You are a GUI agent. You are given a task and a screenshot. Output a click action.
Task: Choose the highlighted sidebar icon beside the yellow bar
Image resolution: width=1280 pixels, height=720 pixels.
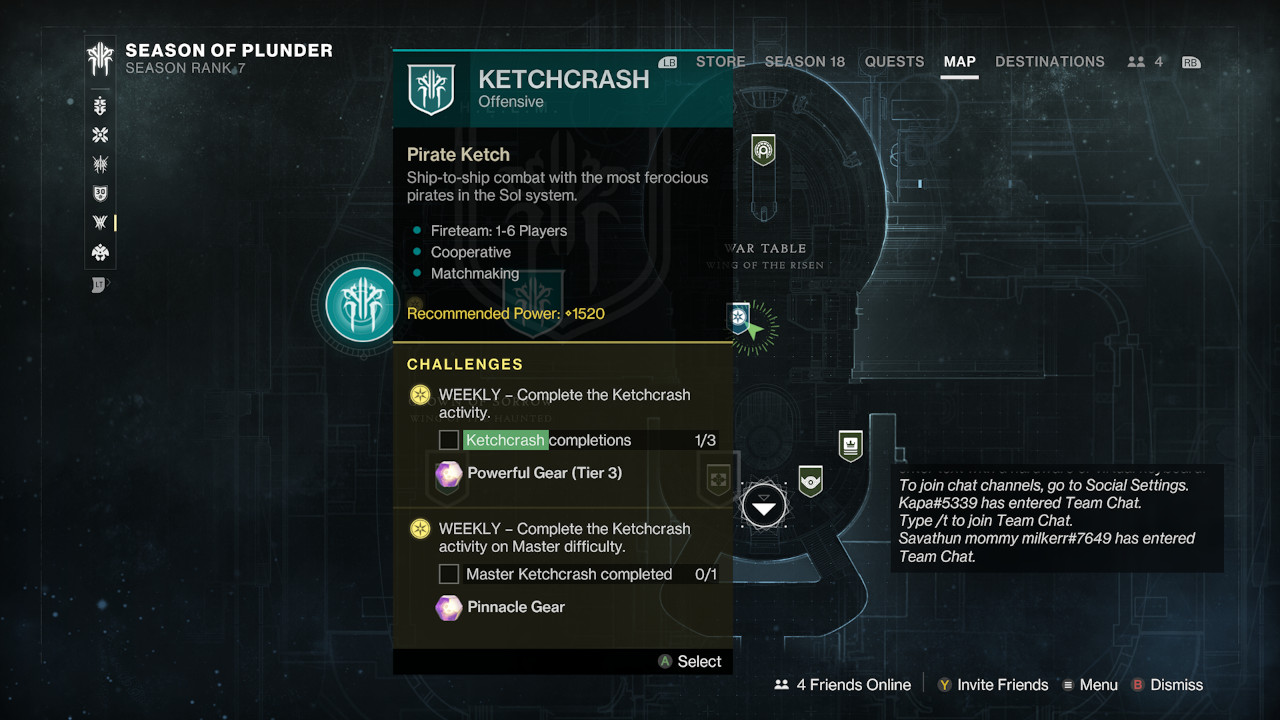pos(100,223)
